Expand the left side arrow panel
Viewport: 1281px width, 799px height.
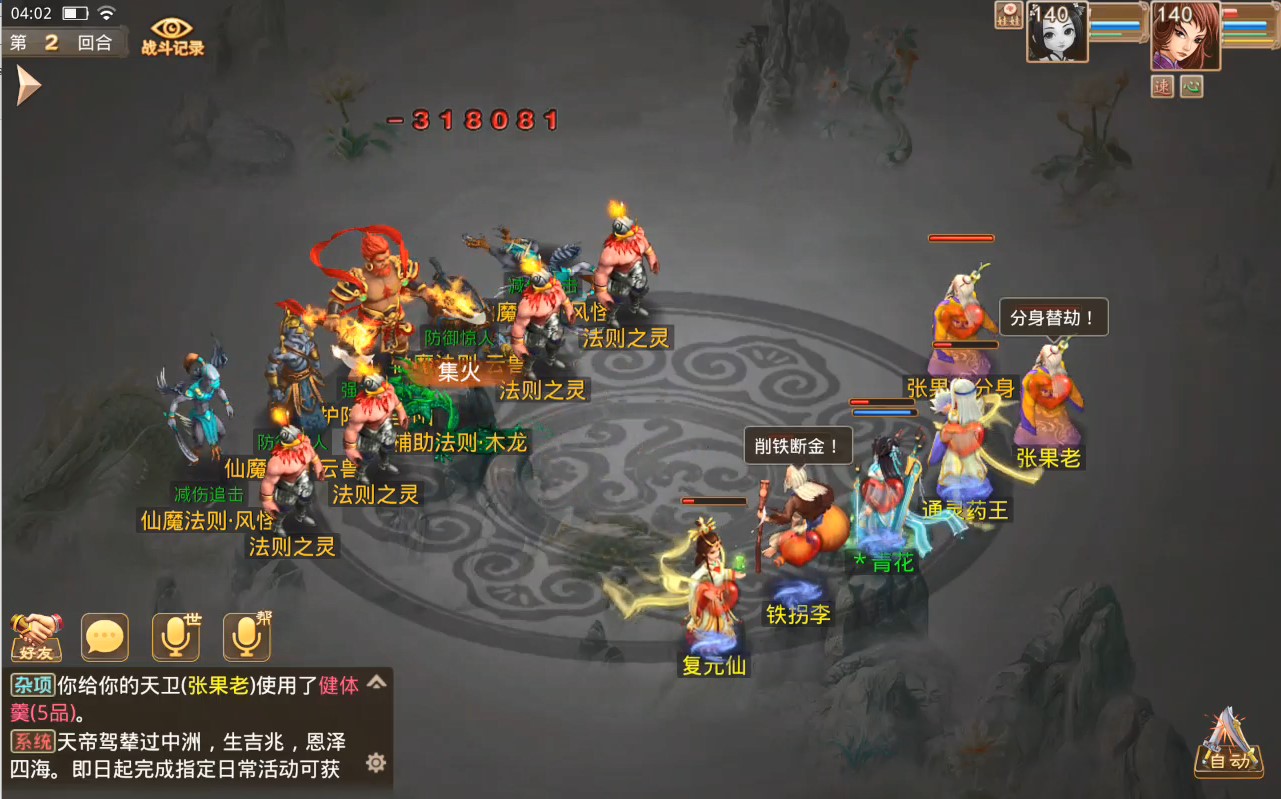pyautogui.click(x=27, y=86)
